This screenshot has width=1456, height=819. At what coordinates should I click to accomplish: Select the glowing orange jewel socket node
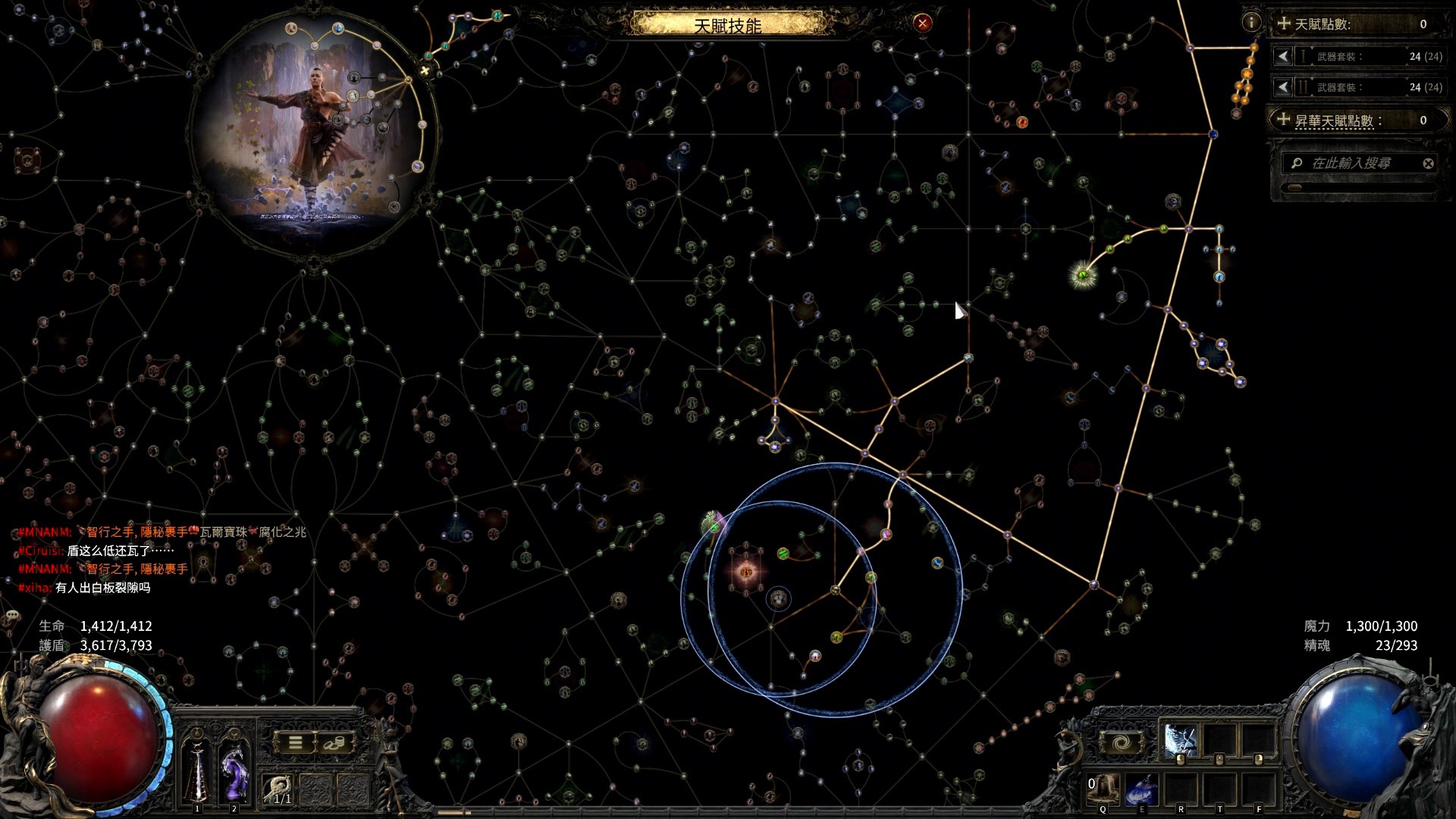746,571
